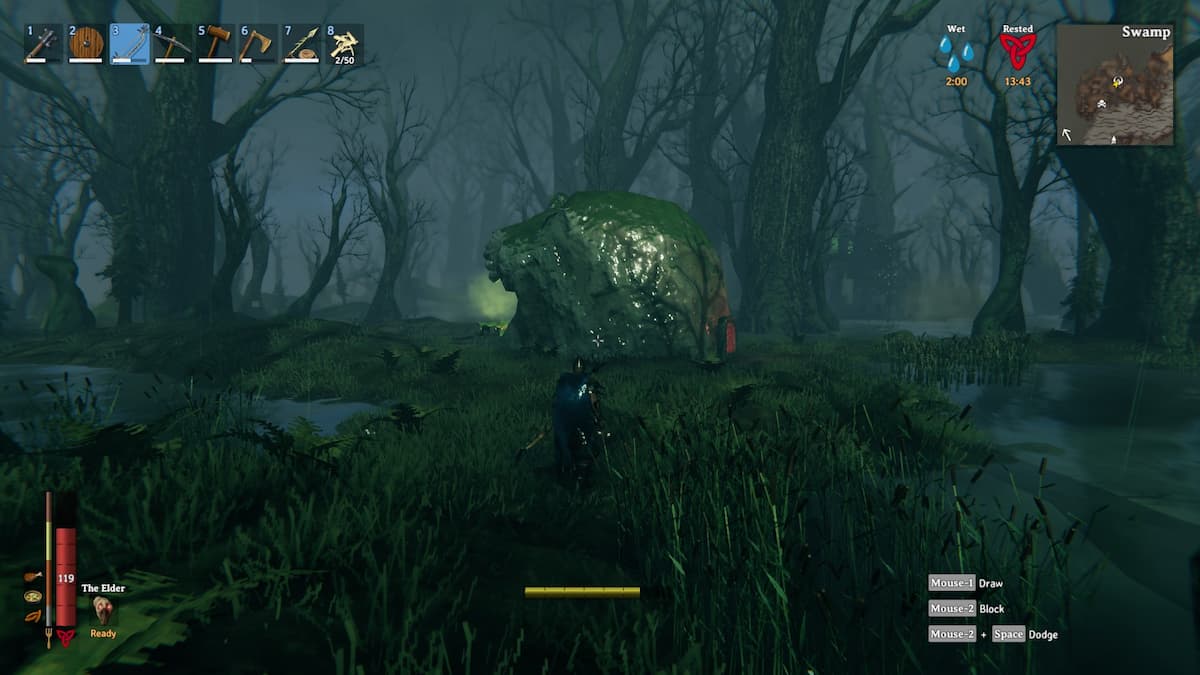Click the sausage food icon
The width and height of the screenshot is (1200, 675).
coord(34,616)
